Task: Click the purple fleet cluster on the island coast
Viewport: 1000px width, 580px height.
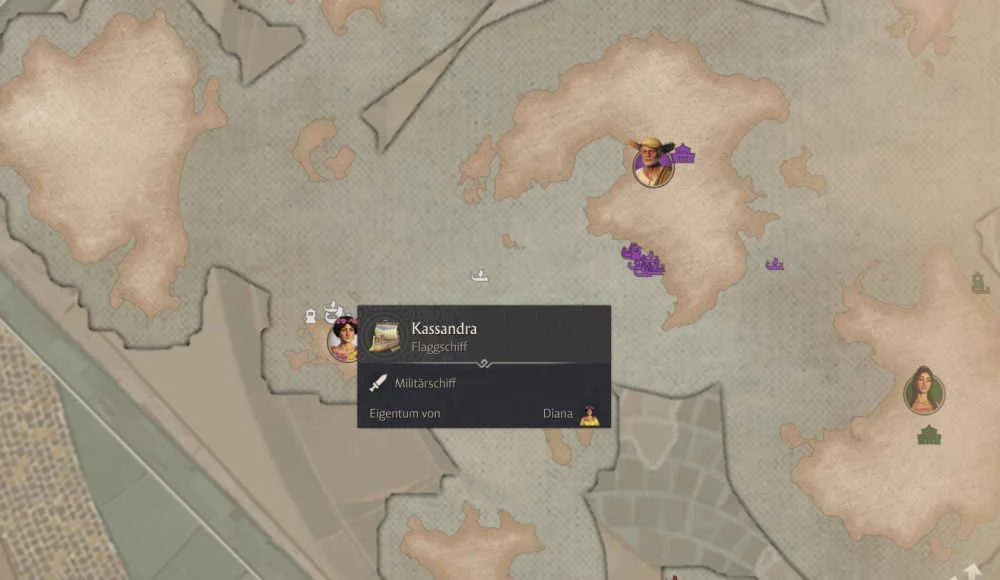Action: tap(643, 261)
